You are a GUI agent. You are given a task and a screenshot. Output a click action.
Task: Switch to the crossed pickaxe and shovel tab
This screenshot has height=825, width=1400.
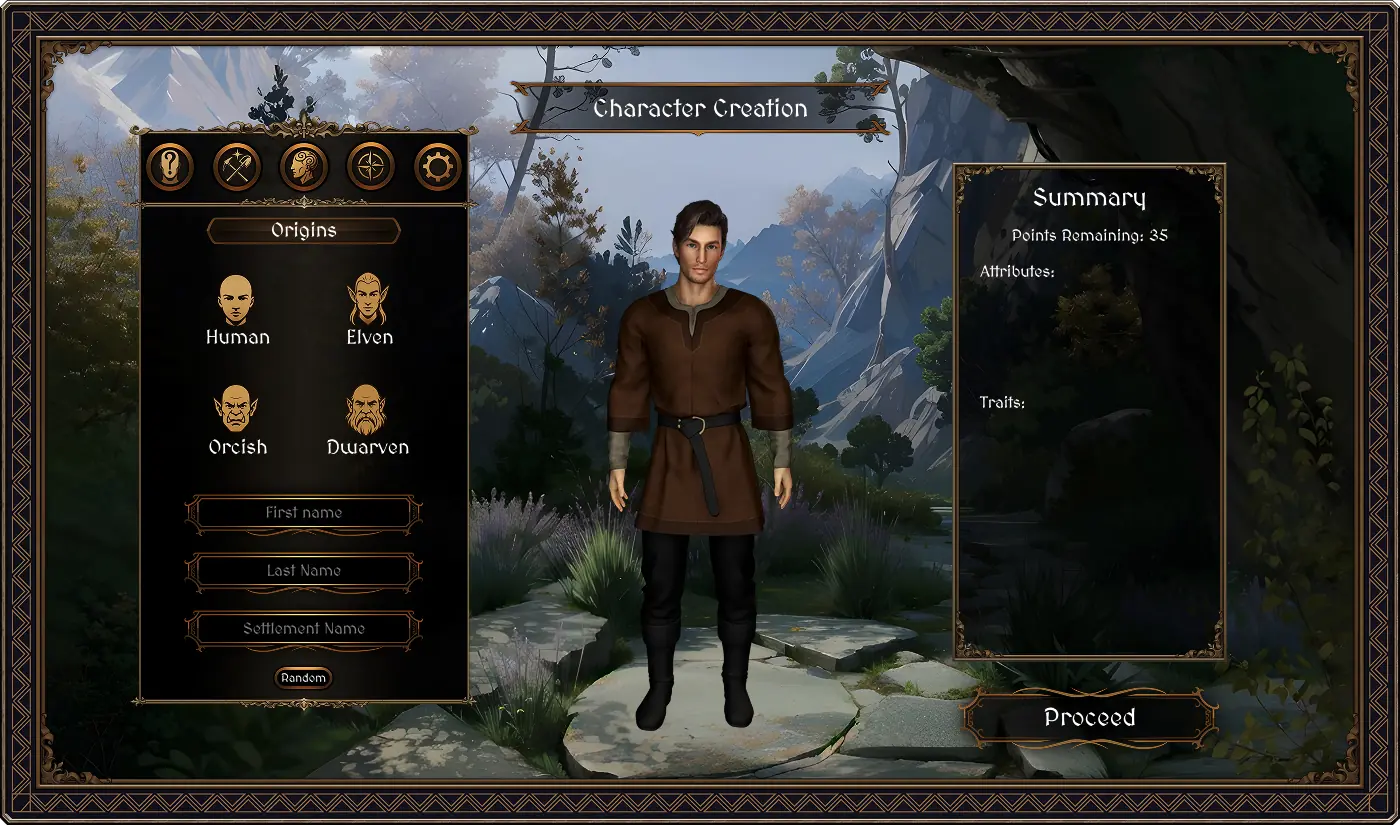pyautogui.click(x=237, y=167)
